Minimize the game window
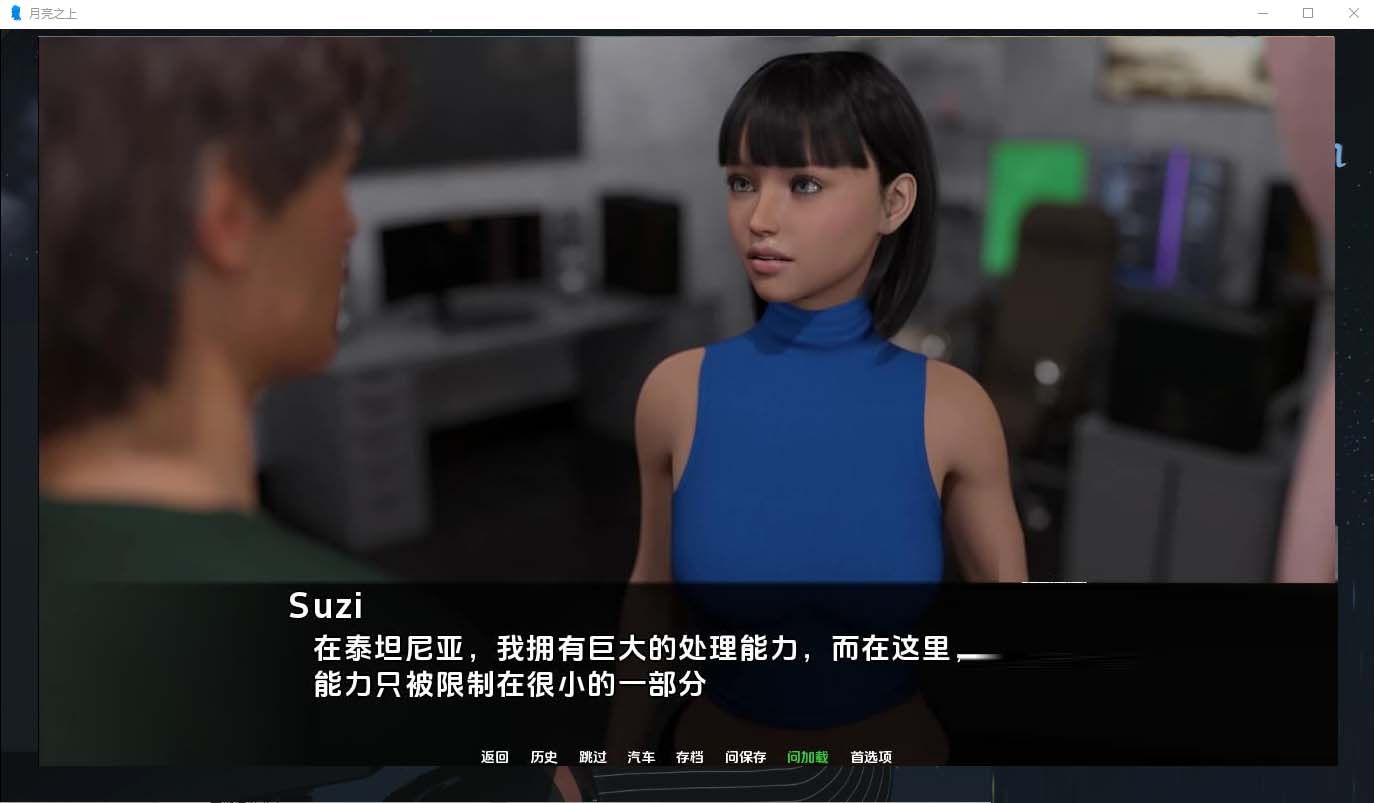This screenshot has height=803, width=1374. (1262, 13)
